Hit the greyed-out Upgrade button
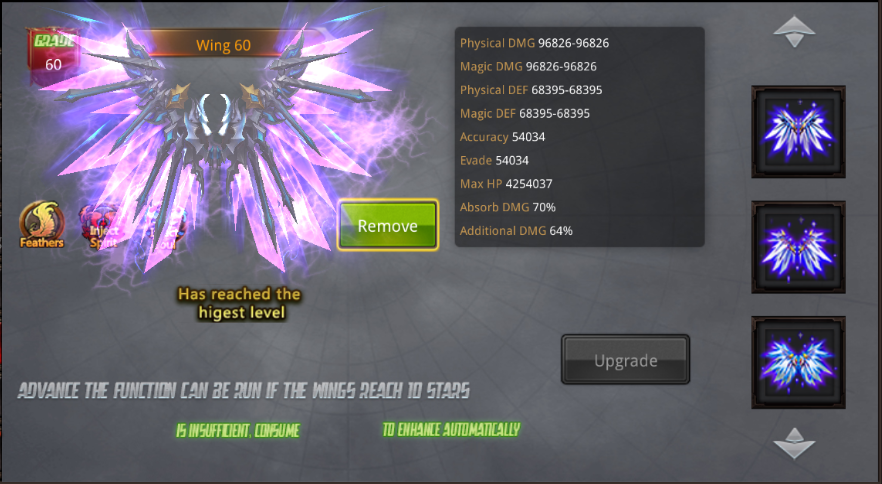Screen dimensions: 882x484 pyautogui.click(x=626, y=360)
